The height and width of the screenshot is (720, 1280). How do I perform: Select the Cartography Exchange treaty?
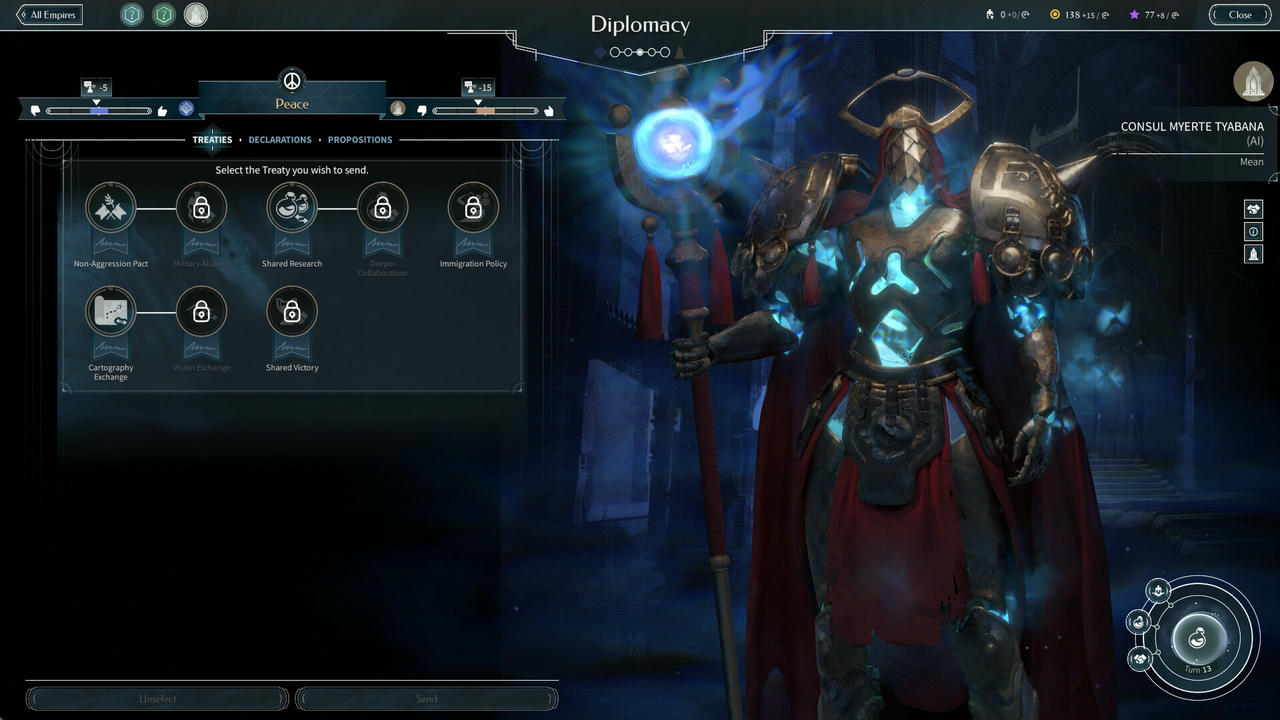110,311
